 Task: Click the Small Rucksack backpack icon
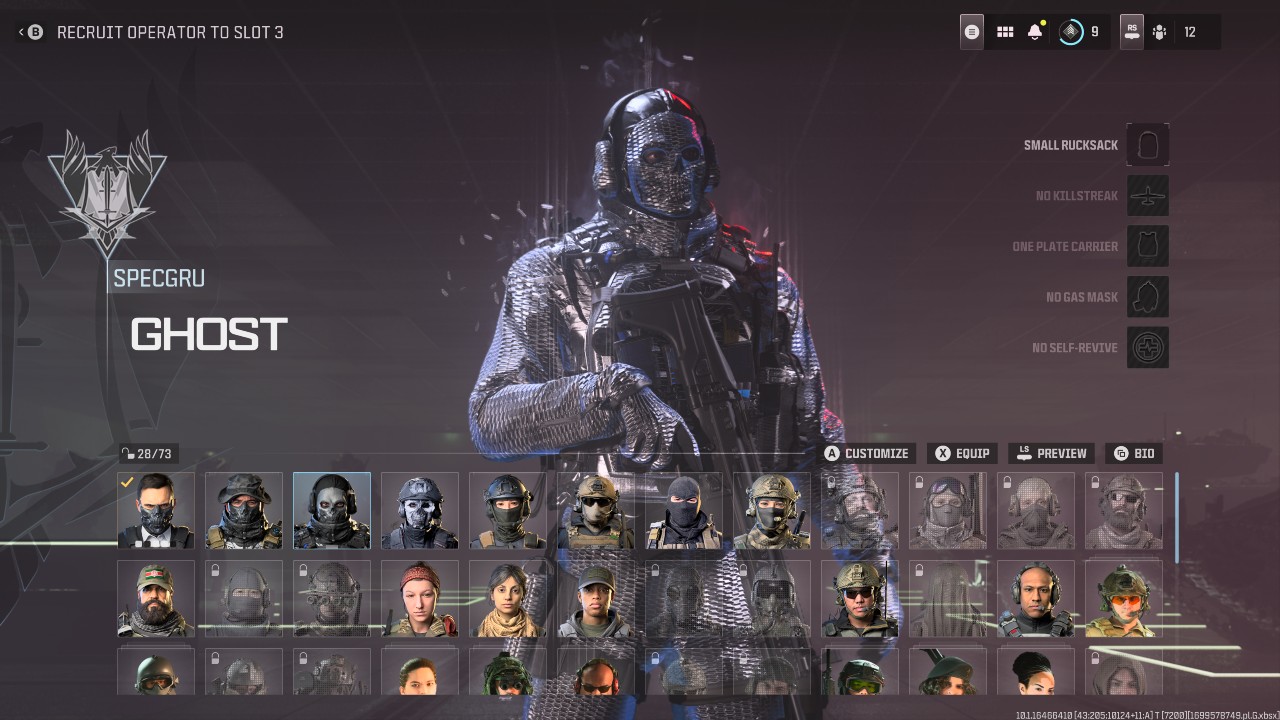pyautogui.click(x=1147, y=144)
